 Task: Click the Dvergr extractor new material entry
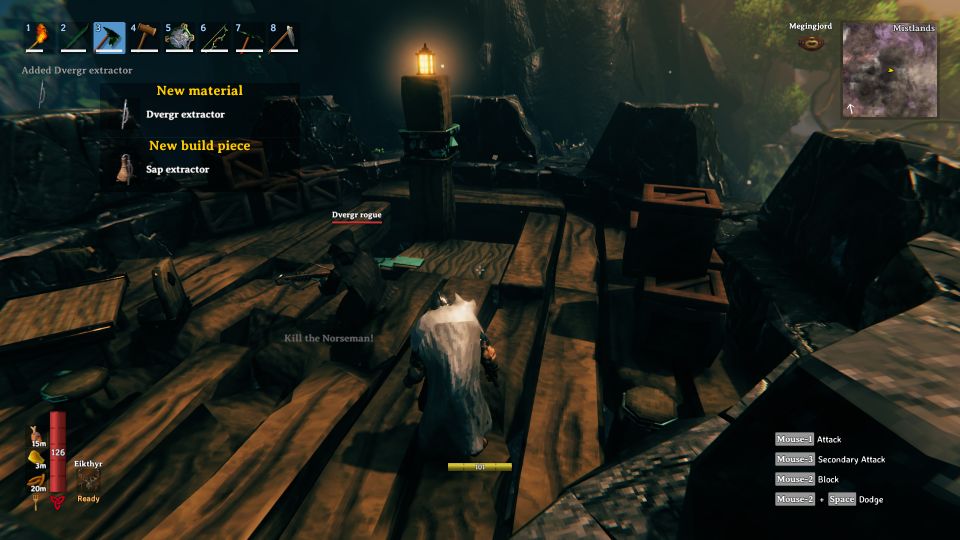coord(185,114)
